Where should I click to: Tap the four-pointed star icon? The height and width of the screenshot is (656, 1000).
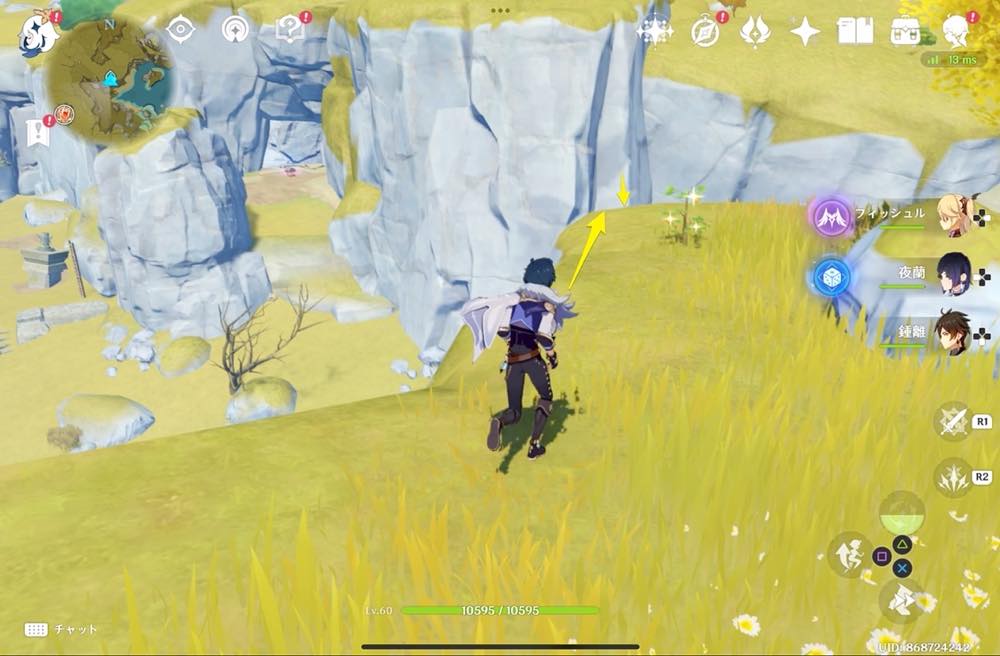click(x=805, y=32)
